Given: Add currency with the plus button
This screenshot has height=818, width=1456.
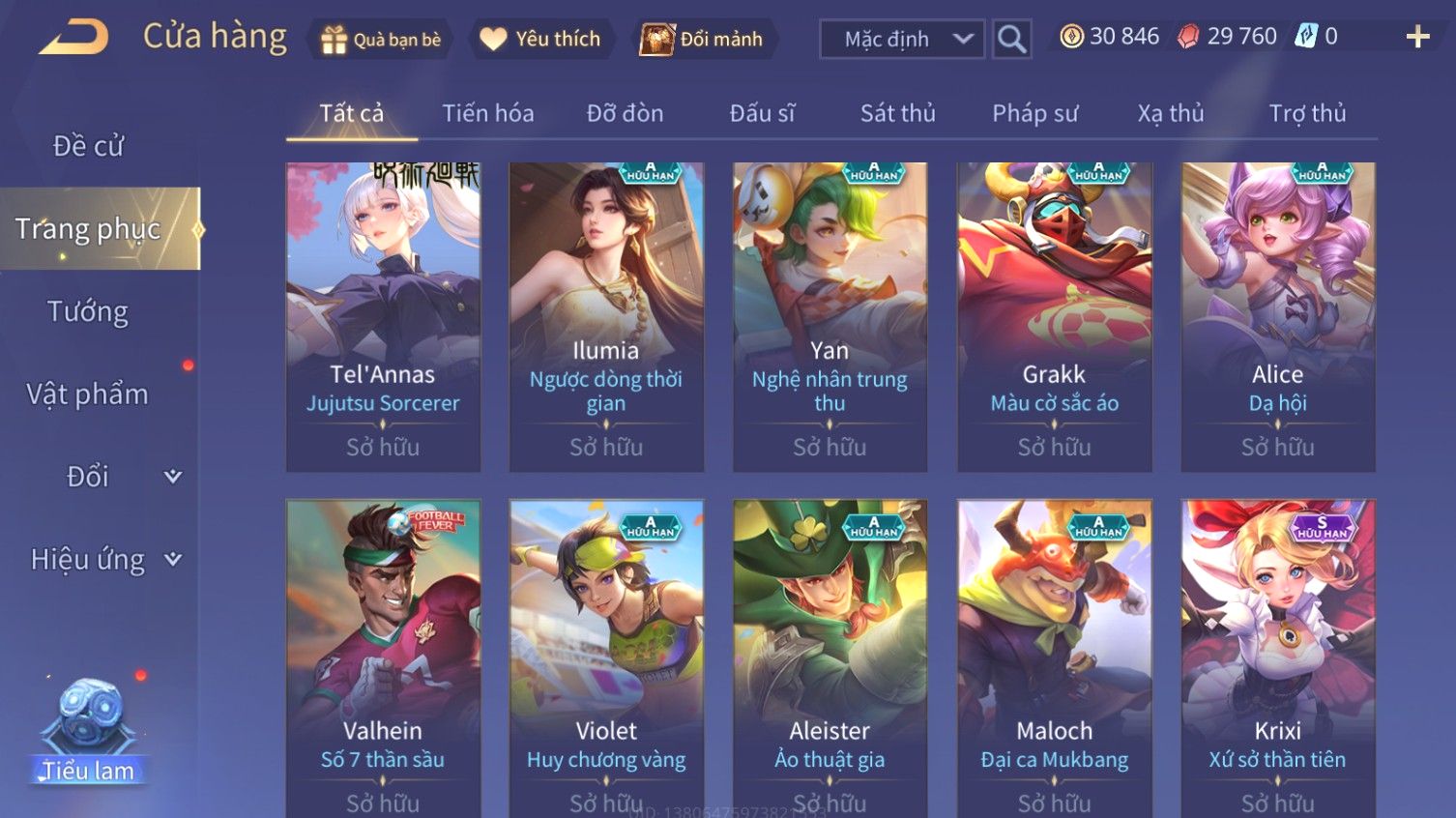Looking at the screenshot, I should (1417, 38).
